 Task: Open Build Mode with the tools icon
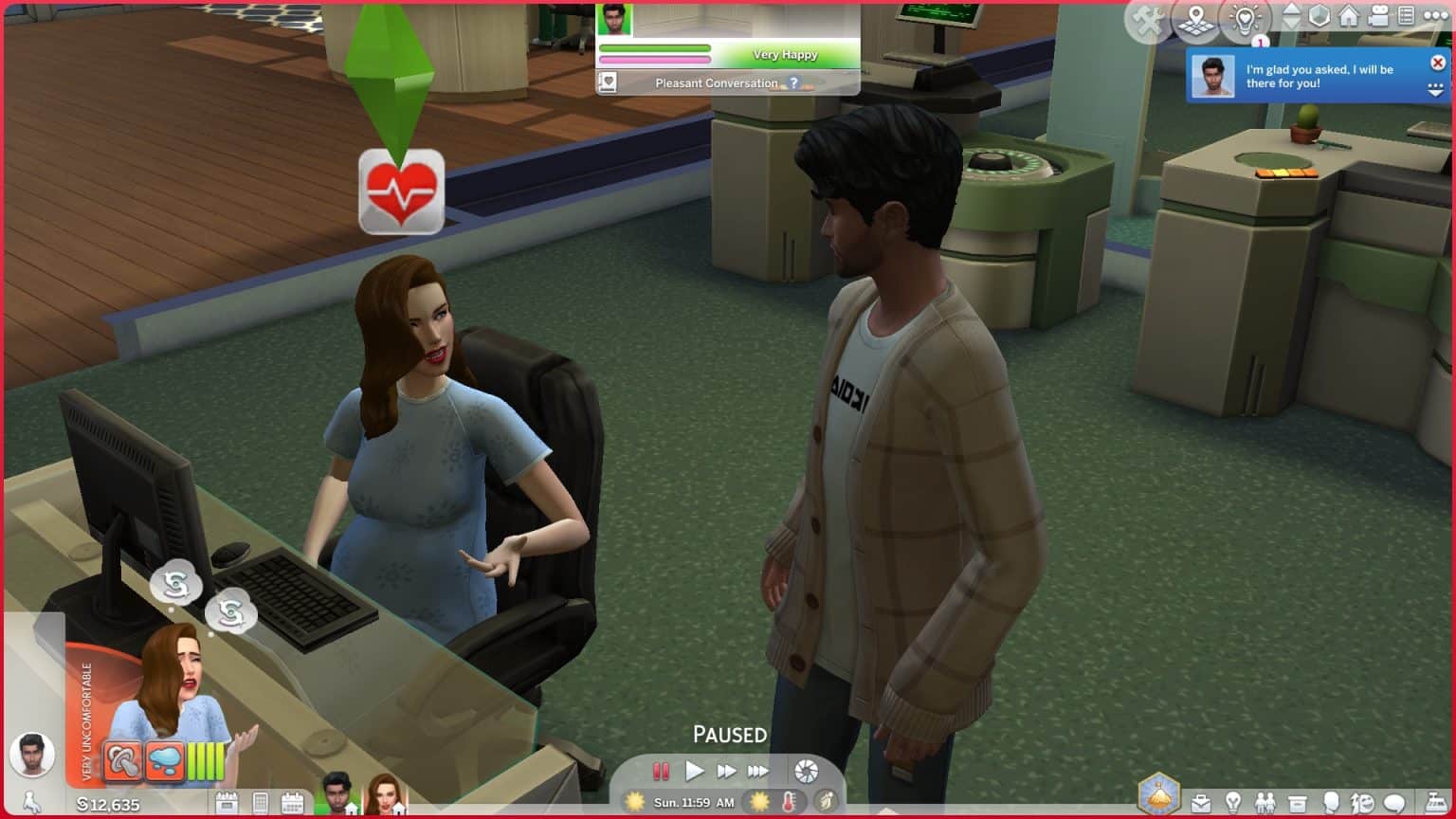[x=1149, y=20]
